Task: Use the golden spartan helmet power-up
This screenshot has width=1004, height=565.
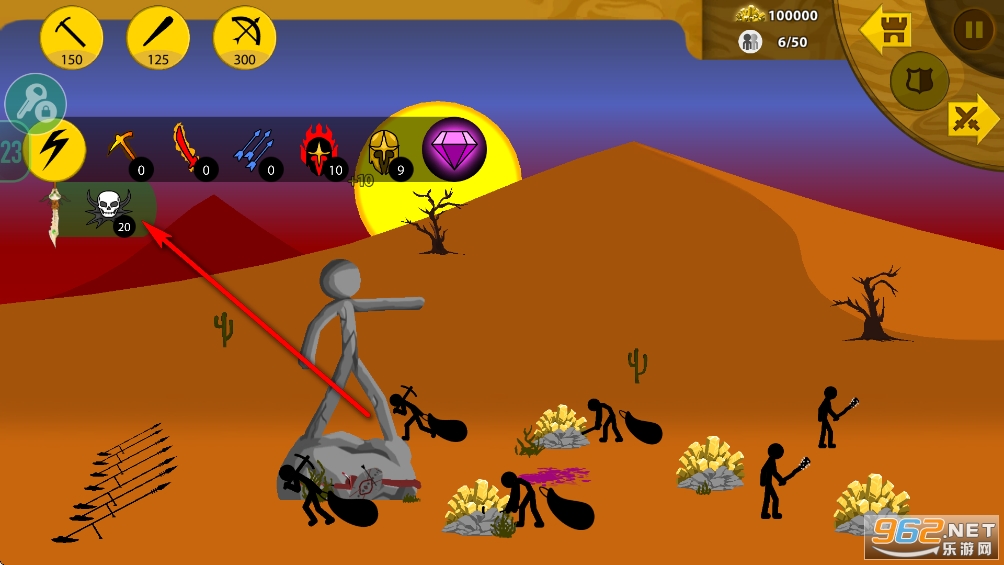Action: coord(384,150)
